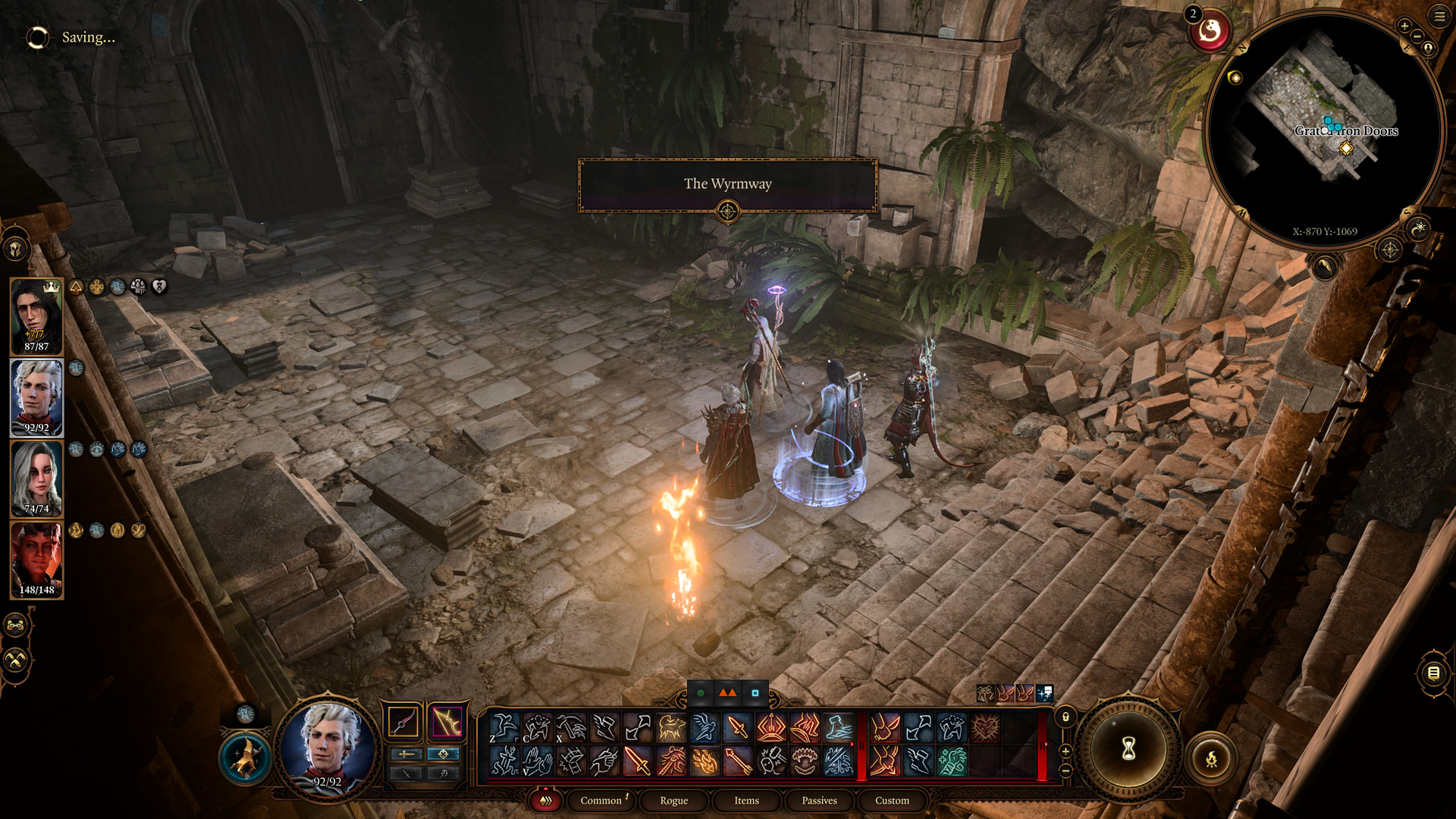Viewport: 1456px width, 819px height.
Task: Switch to the Custom hotbar tab
Action: (892, 801)
